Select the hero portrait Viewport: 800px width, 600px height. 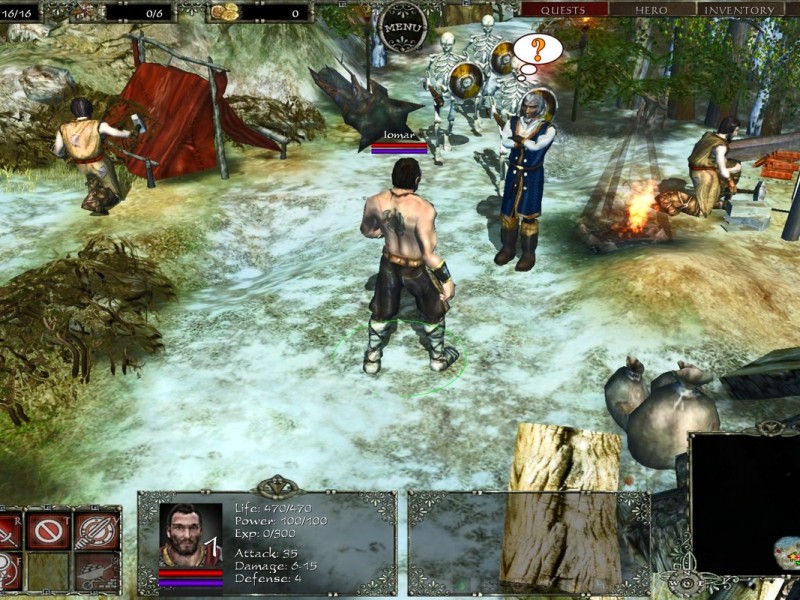pyautogui.click(x=190, y=536)
